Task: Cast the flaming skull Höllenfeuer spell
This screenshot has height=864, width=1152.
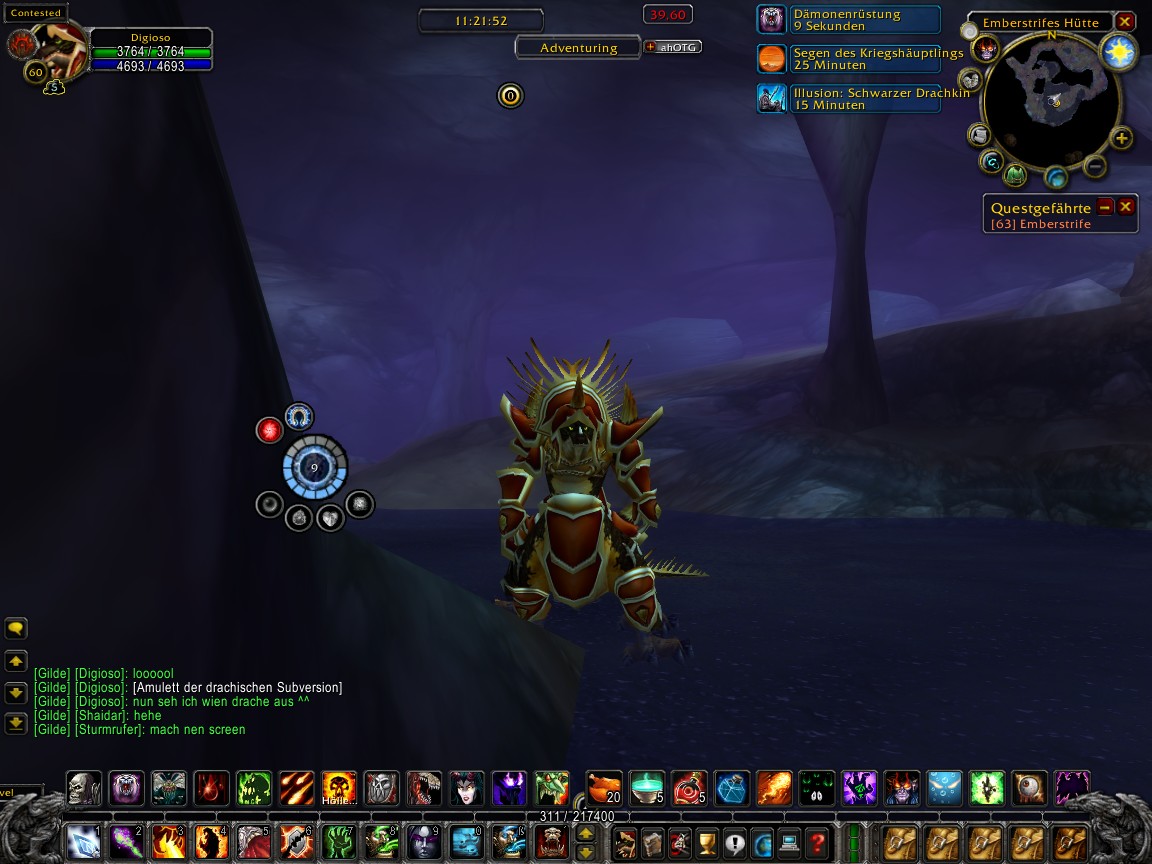Action: pos(339,788)
